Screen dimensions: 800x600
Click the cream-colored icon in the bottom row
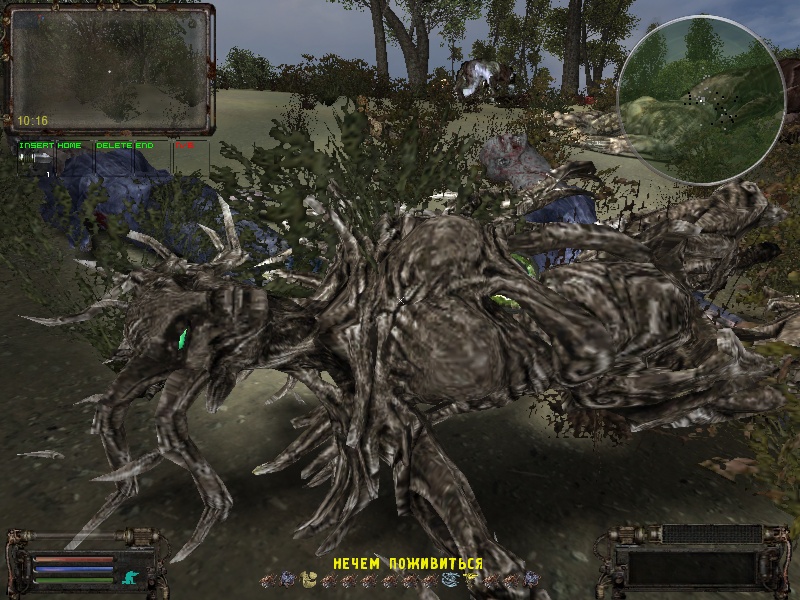[311, 579]
